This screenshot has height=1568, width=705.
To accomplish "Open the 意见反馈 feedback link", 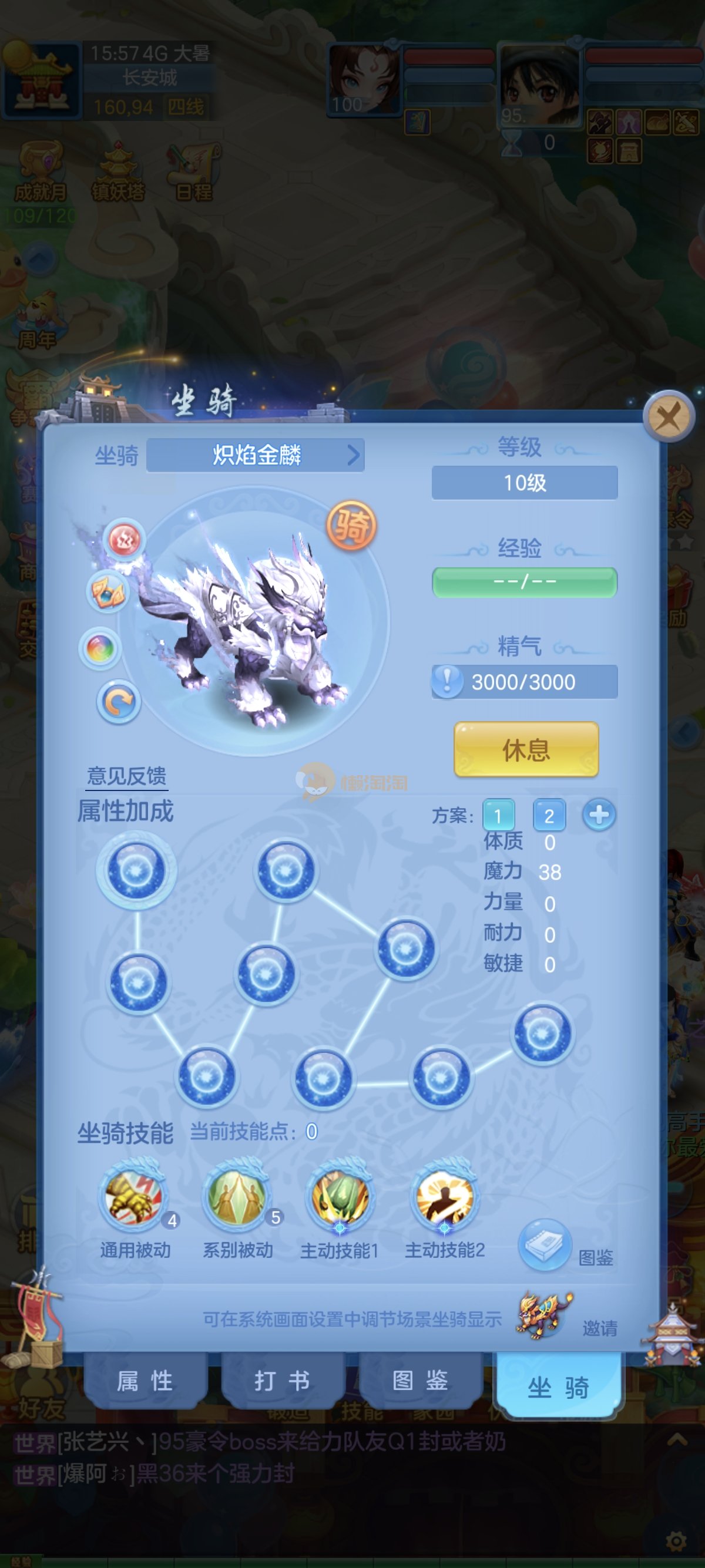I will (x=127, y=776).
